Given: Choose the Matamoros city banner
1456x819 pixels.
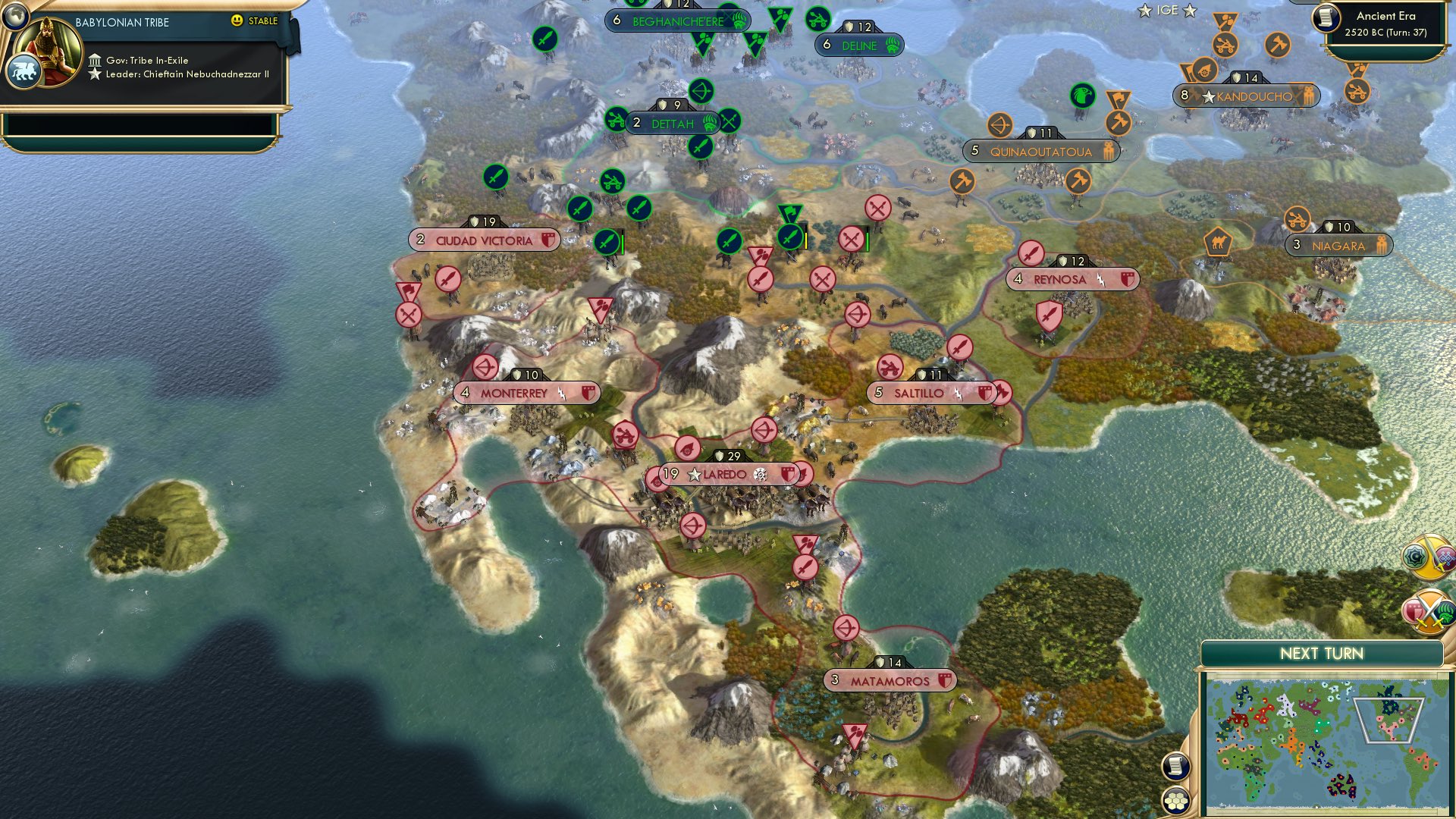Looking at the screenshot, I should (889, 681).
